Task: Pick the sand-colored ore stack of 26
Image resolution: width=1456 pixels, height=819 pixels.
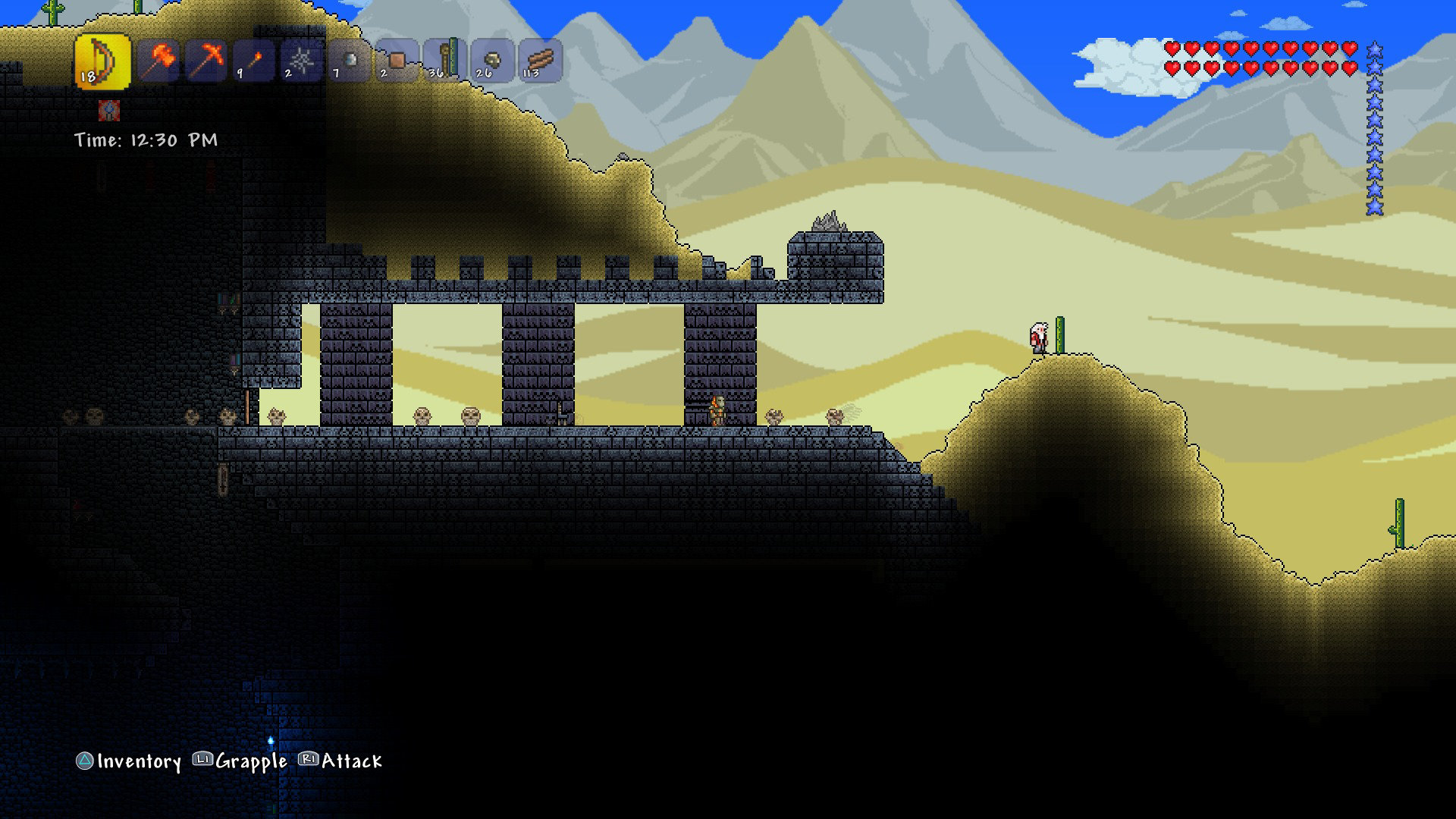Action: pos(492,61)
